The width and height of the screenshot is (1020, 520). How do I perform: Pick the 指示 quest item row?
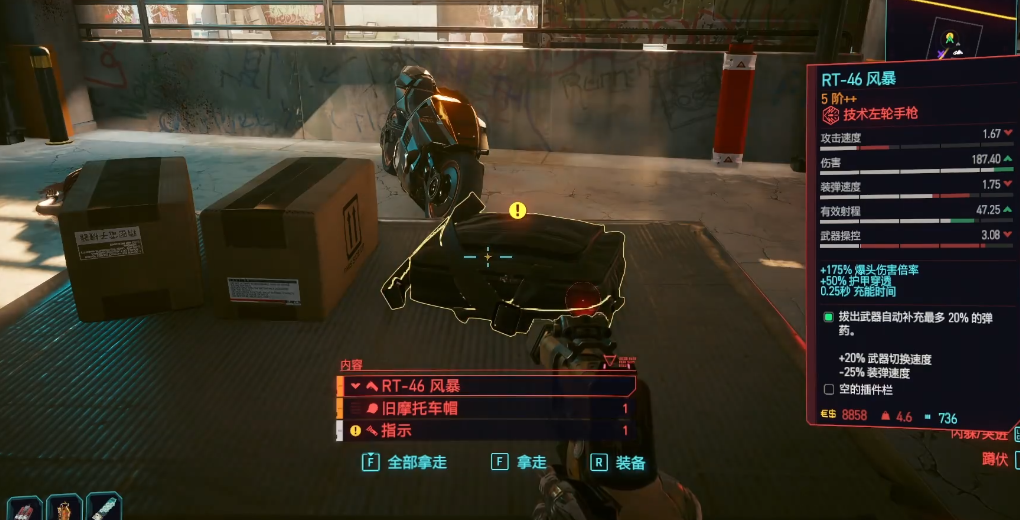pos(487,431)
